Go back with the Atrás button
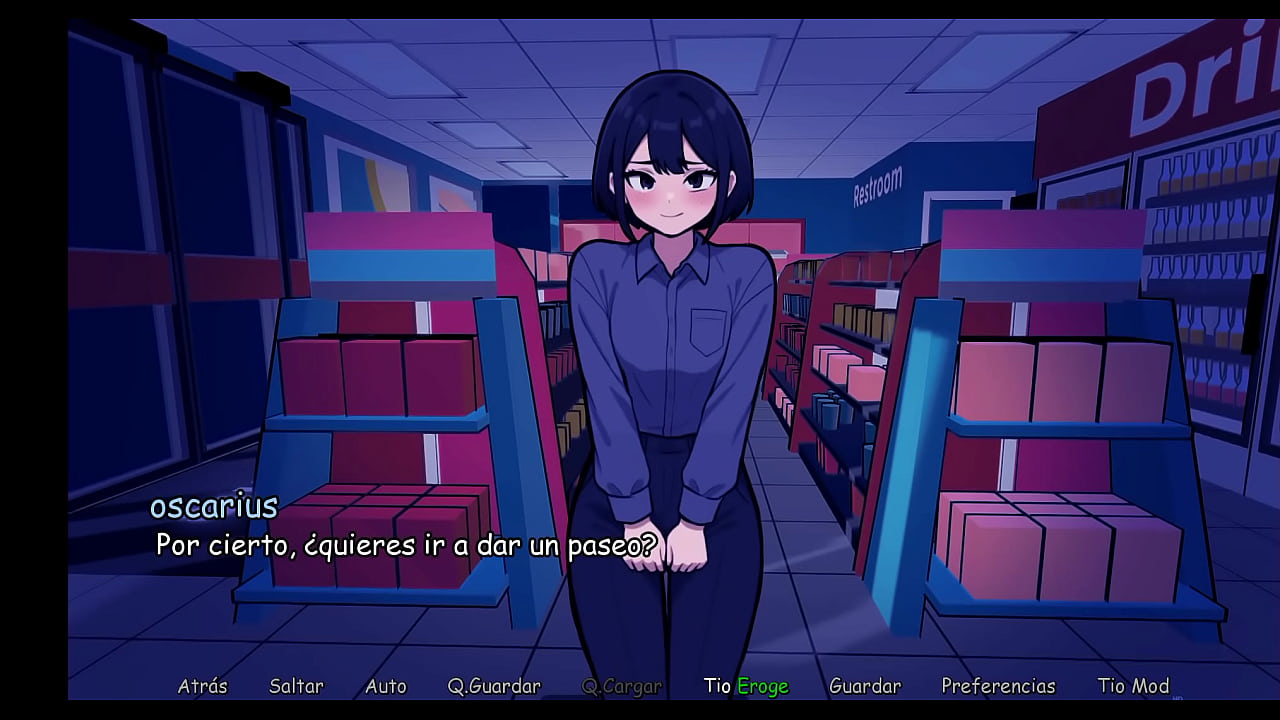This screenshot has height=720, width=1280. [202, 686]
